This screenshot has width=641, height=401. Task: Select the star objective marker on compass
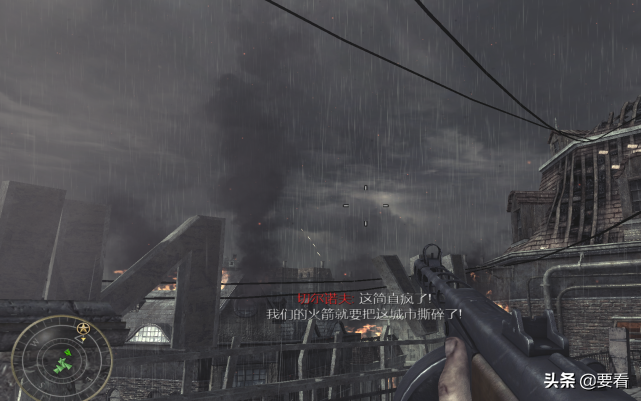82,329
